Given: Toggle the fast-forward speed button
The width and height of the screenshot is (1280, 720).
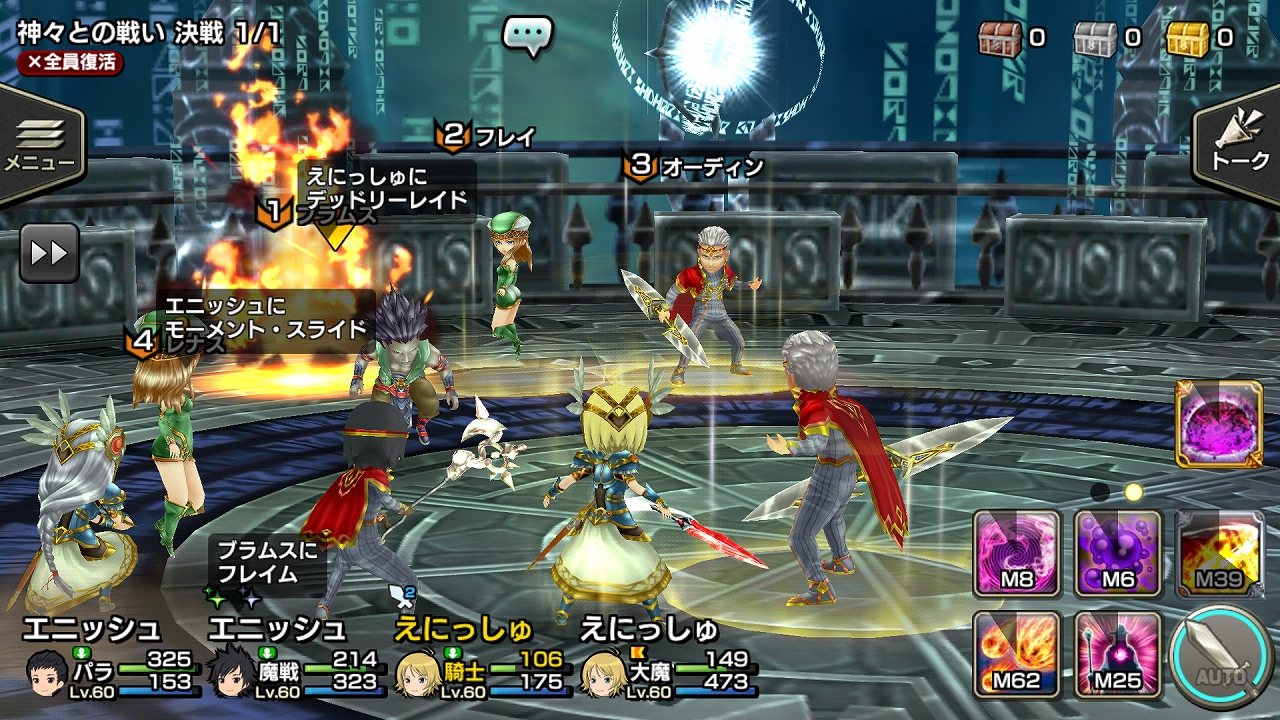Looking at the screenshot, I should (49, 252).
